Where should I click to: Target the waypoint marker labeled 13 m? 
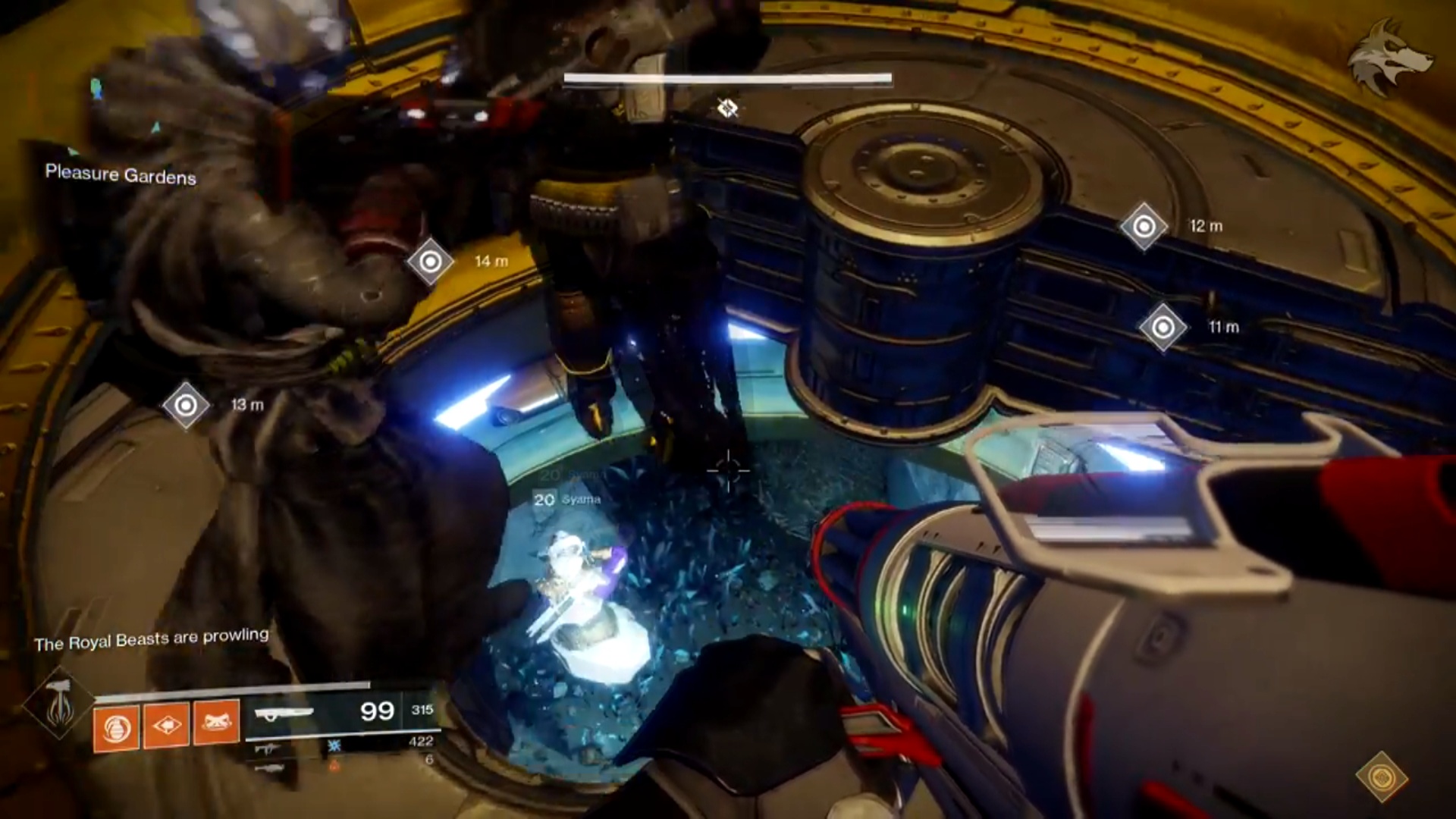tap(186, 405)
